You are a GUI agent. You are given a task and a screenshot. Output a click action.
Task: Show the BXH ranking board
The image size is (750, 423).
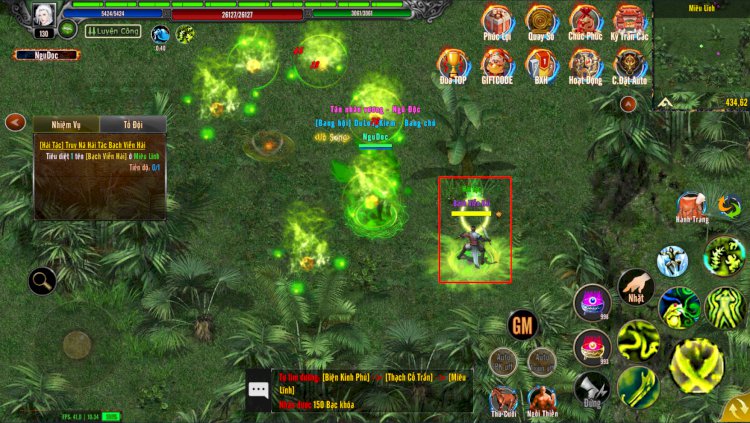coord(541,64)
